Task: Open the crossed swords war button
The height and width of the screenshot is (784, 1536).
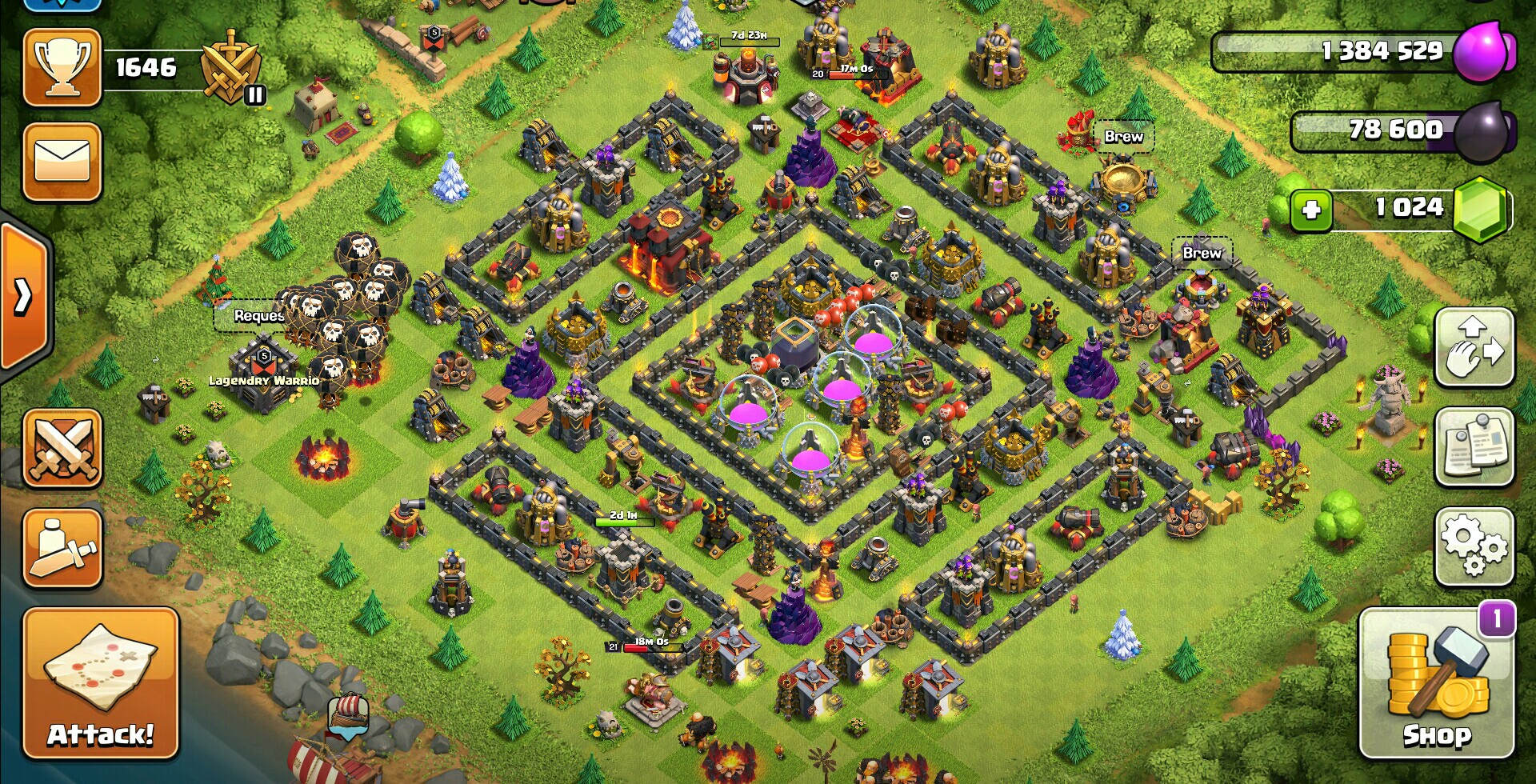Action: 62,448
